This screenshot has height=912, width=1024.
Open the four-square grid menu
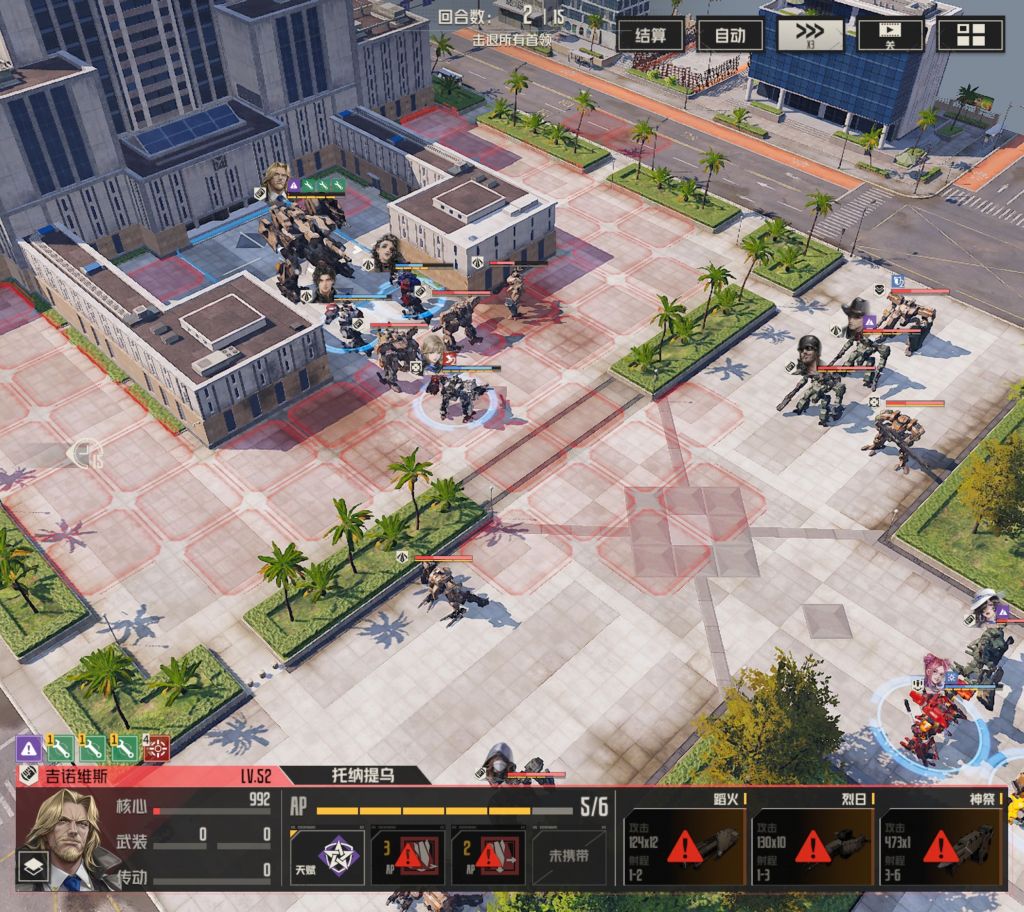pyautogui.click(x=970, y=35)
